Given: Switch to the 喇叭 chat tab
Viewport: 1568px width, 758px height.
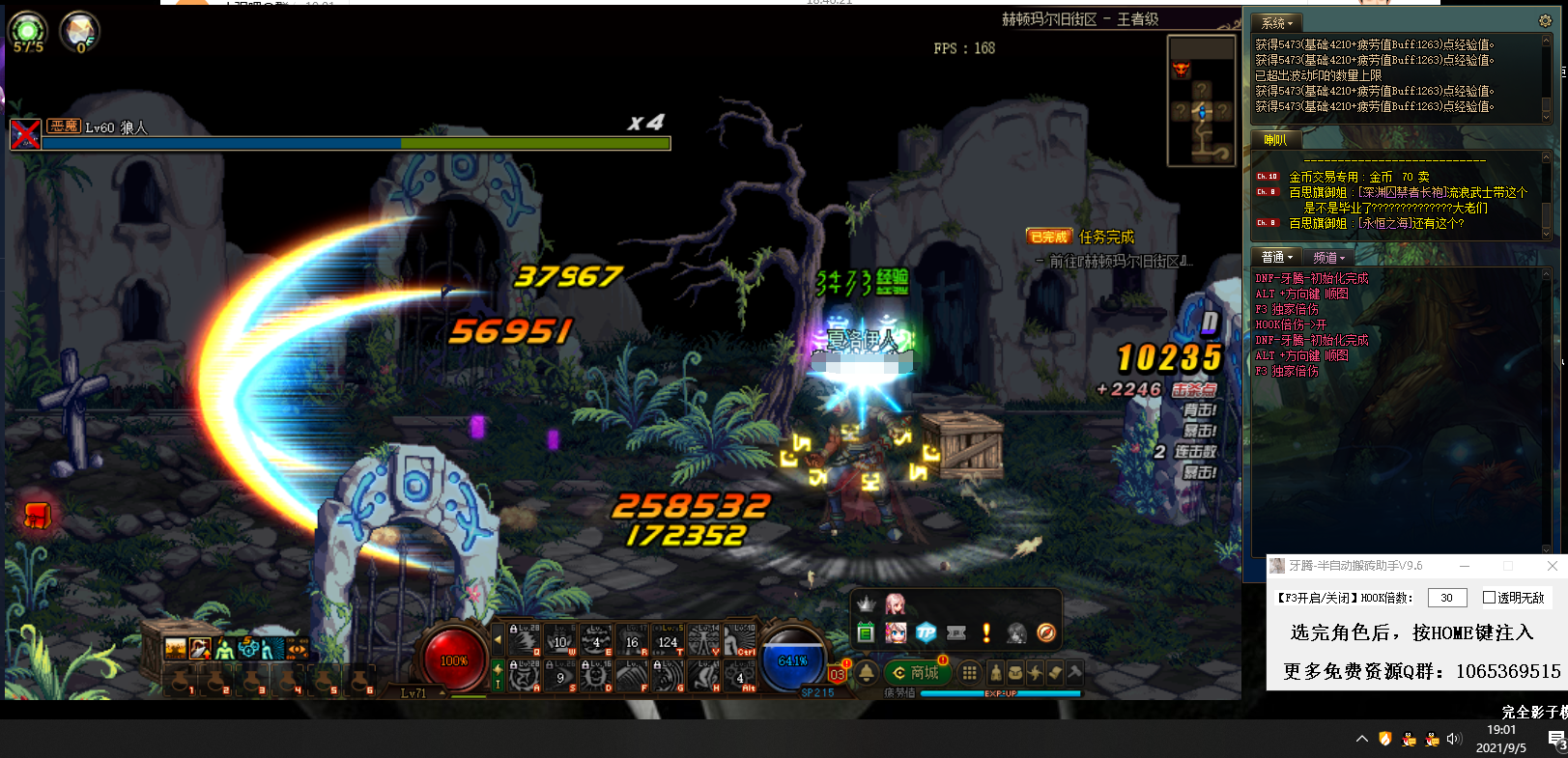Looking at the screenshot, I should (1275, 139).
